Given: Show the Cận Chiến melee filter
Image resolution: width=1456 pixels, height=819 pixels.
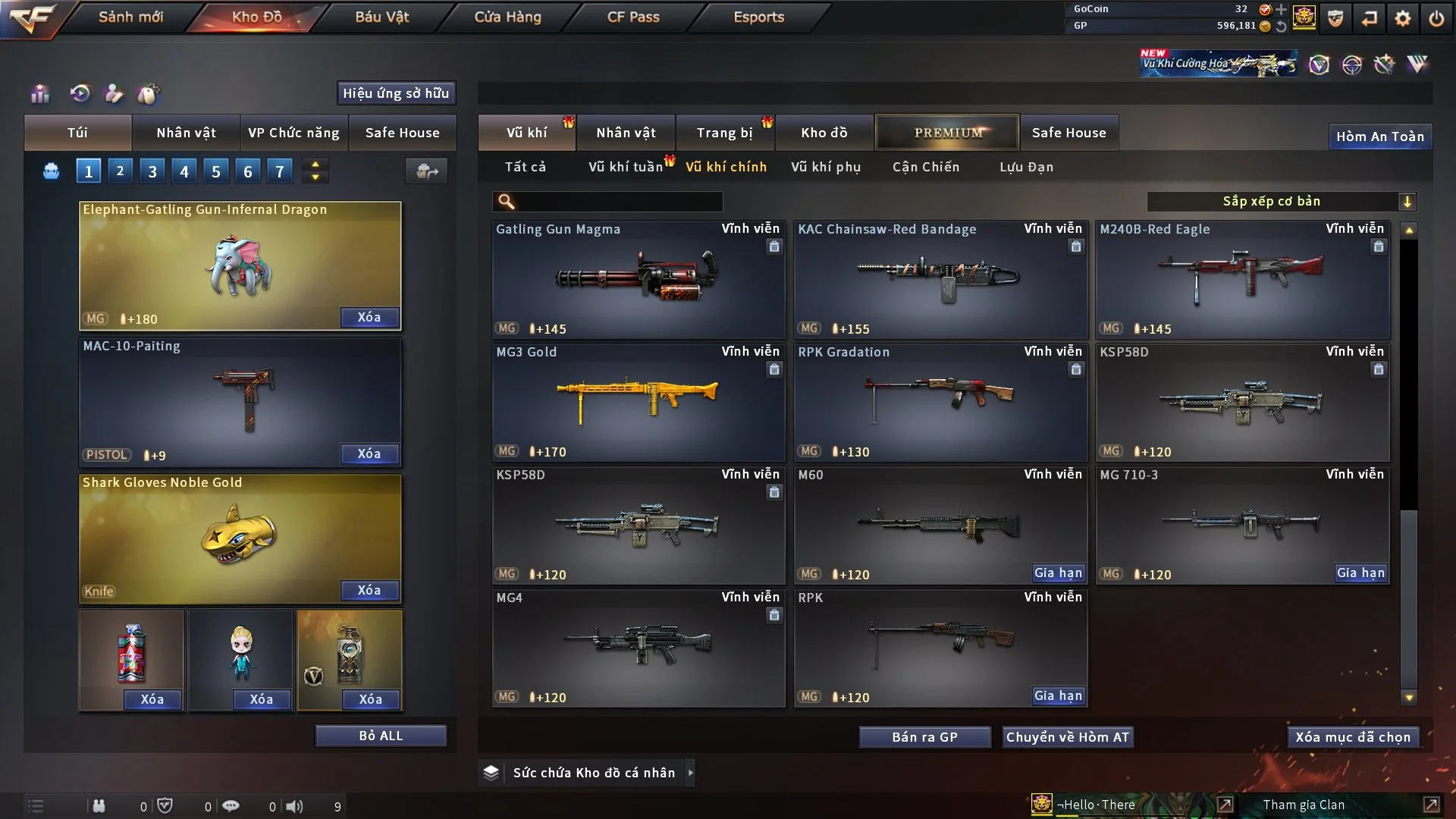Looking at the screenshot, I should (x=925, y=167).
